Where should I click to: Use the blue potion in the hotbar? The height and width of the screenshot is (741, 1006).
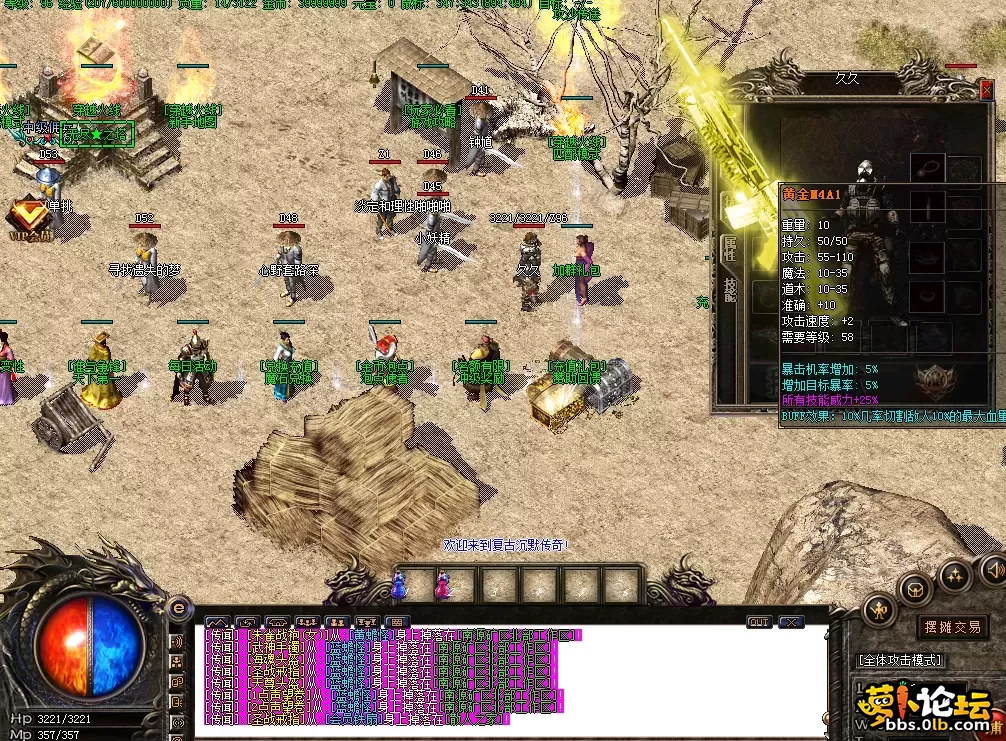point(401,584)
